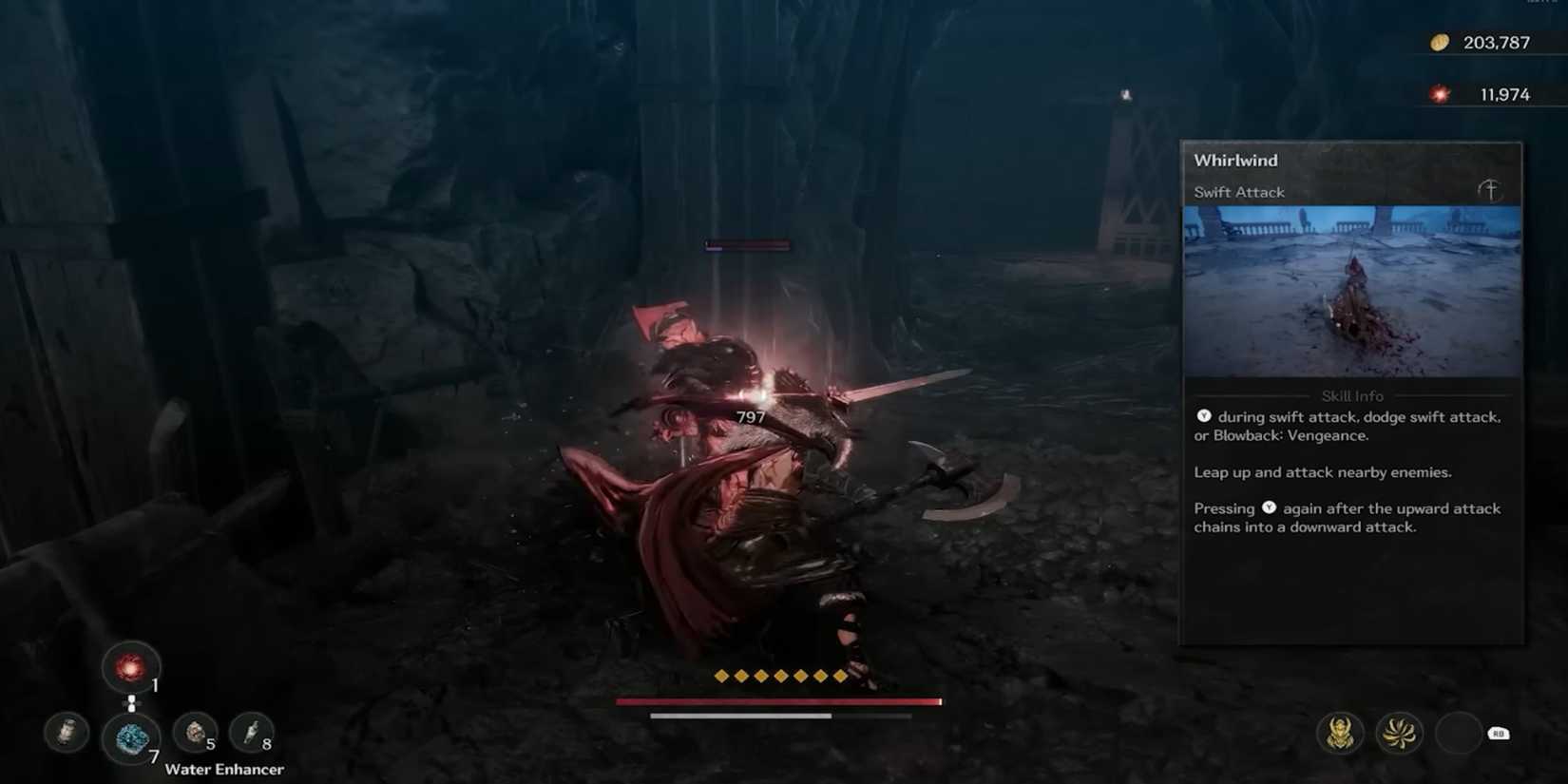Click the golden samurai helmet icon
The height and width of the screenshot is (784, 1568).
1341,733
